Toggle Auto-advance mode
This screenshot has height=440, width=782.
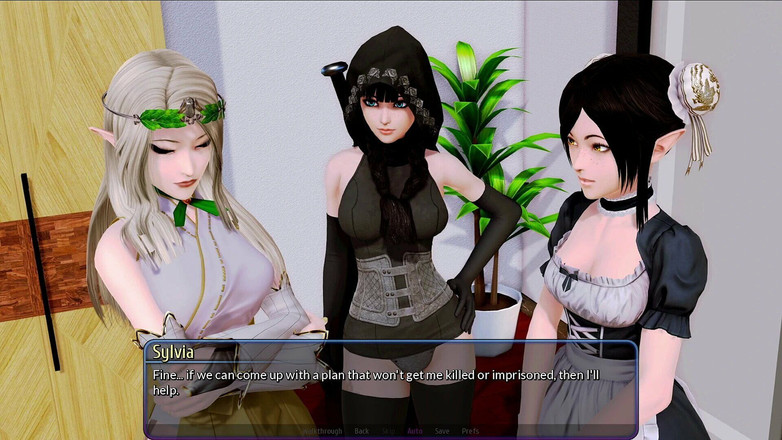pyautogui.click(x=414, y=431)
